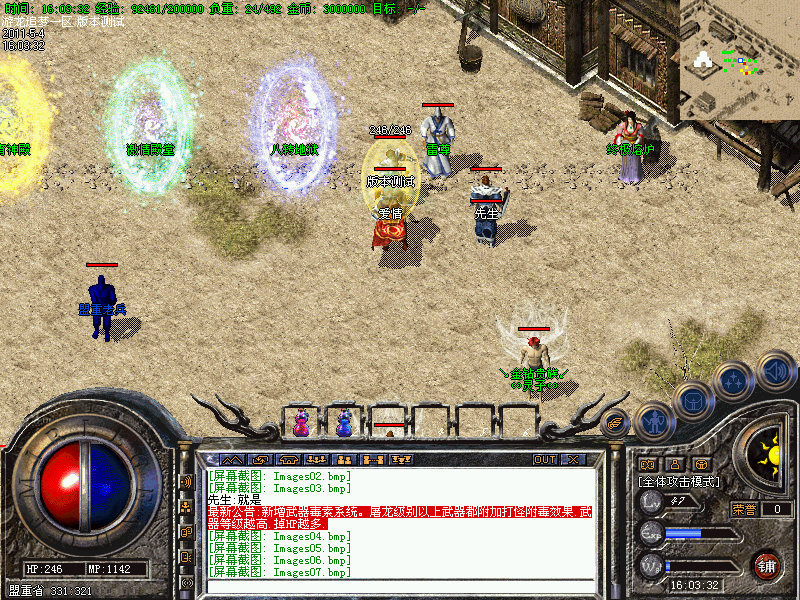Close the game with the X button
Image resolution: width=800 pixels, height=600 pixels.
(x=573, y=460)
